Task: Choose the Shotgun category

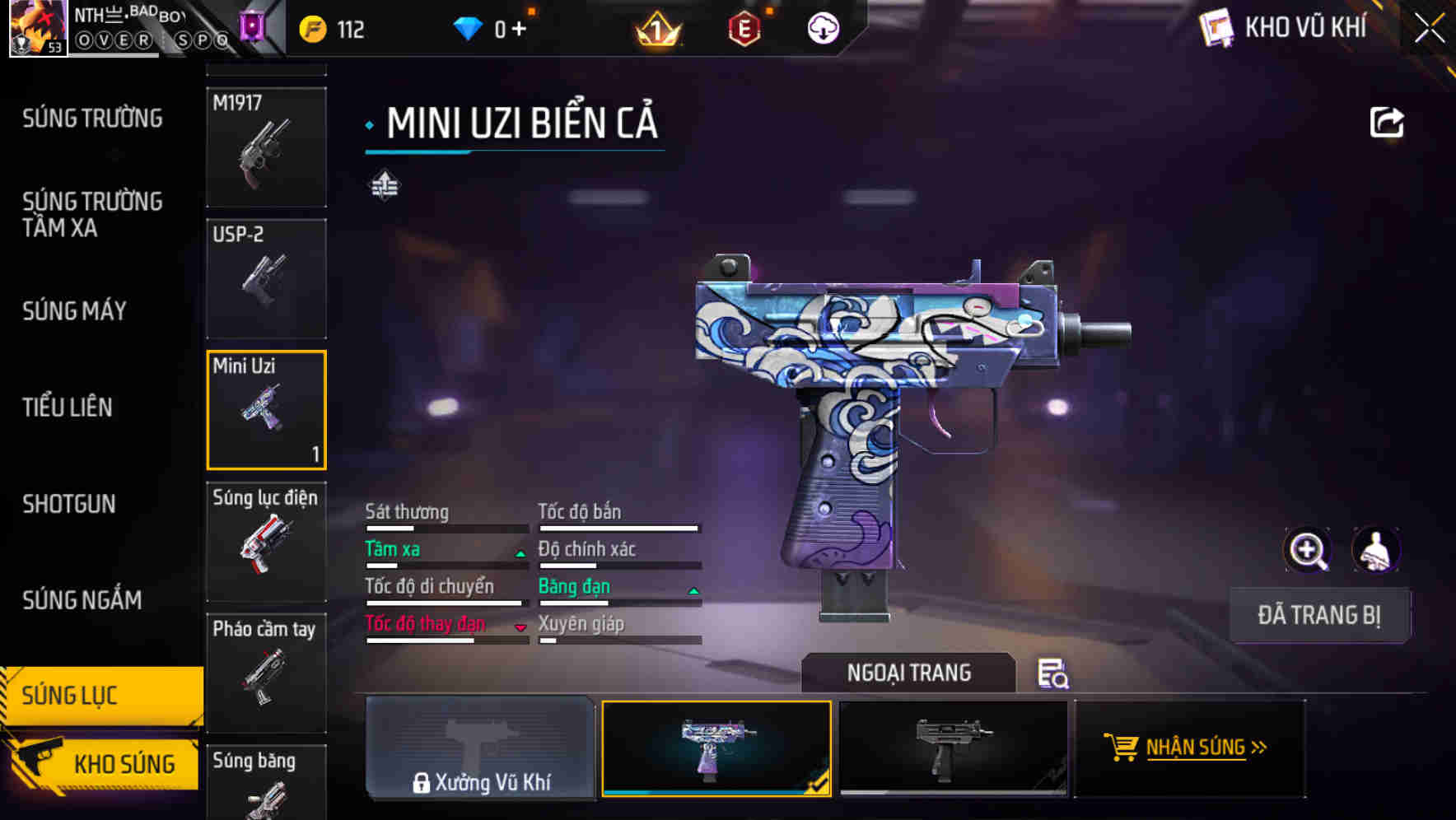Action: [x=69, y=504]
